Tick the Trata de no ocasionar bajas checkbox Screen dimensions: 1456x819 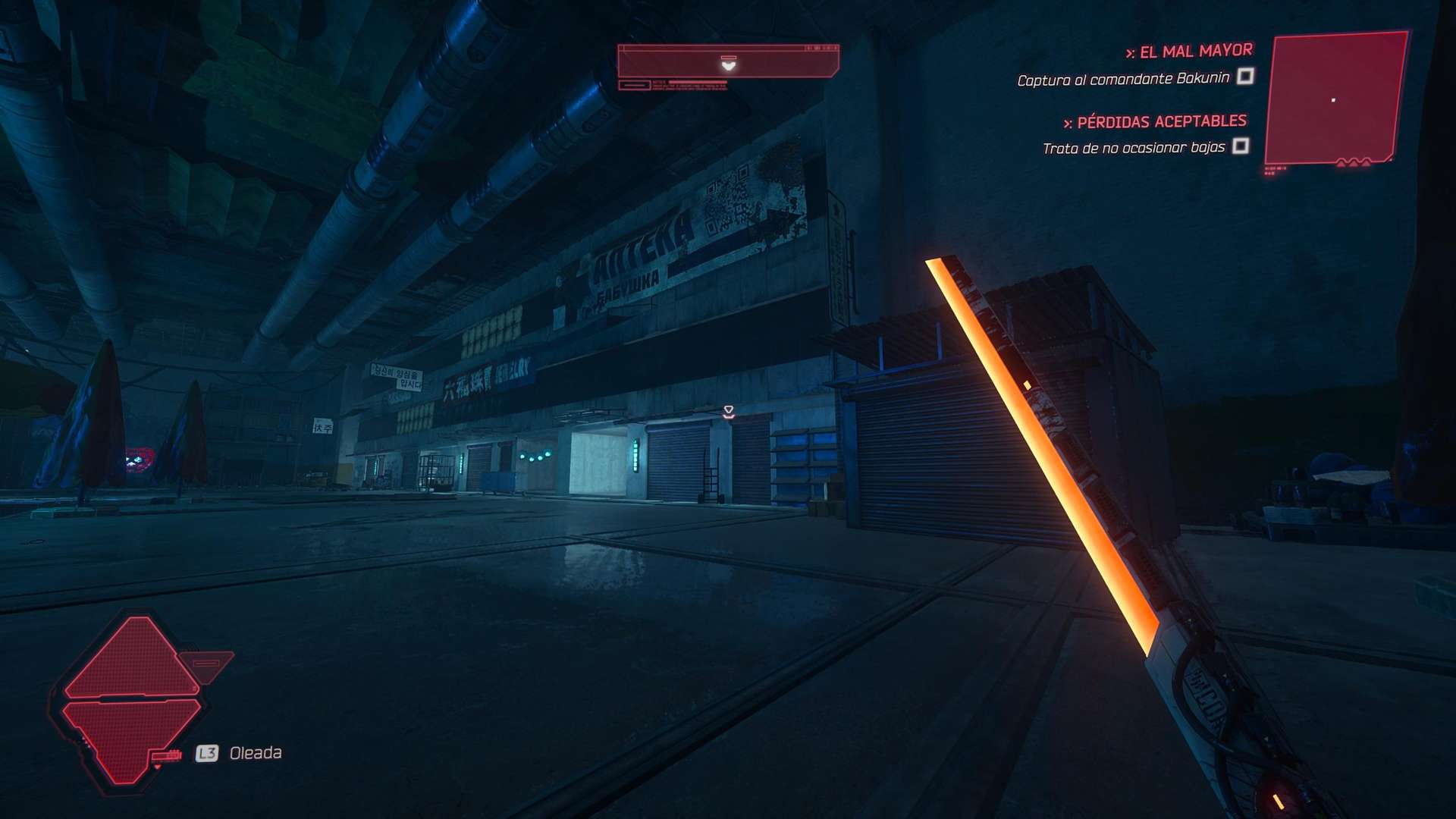[x=1241, y=146]
